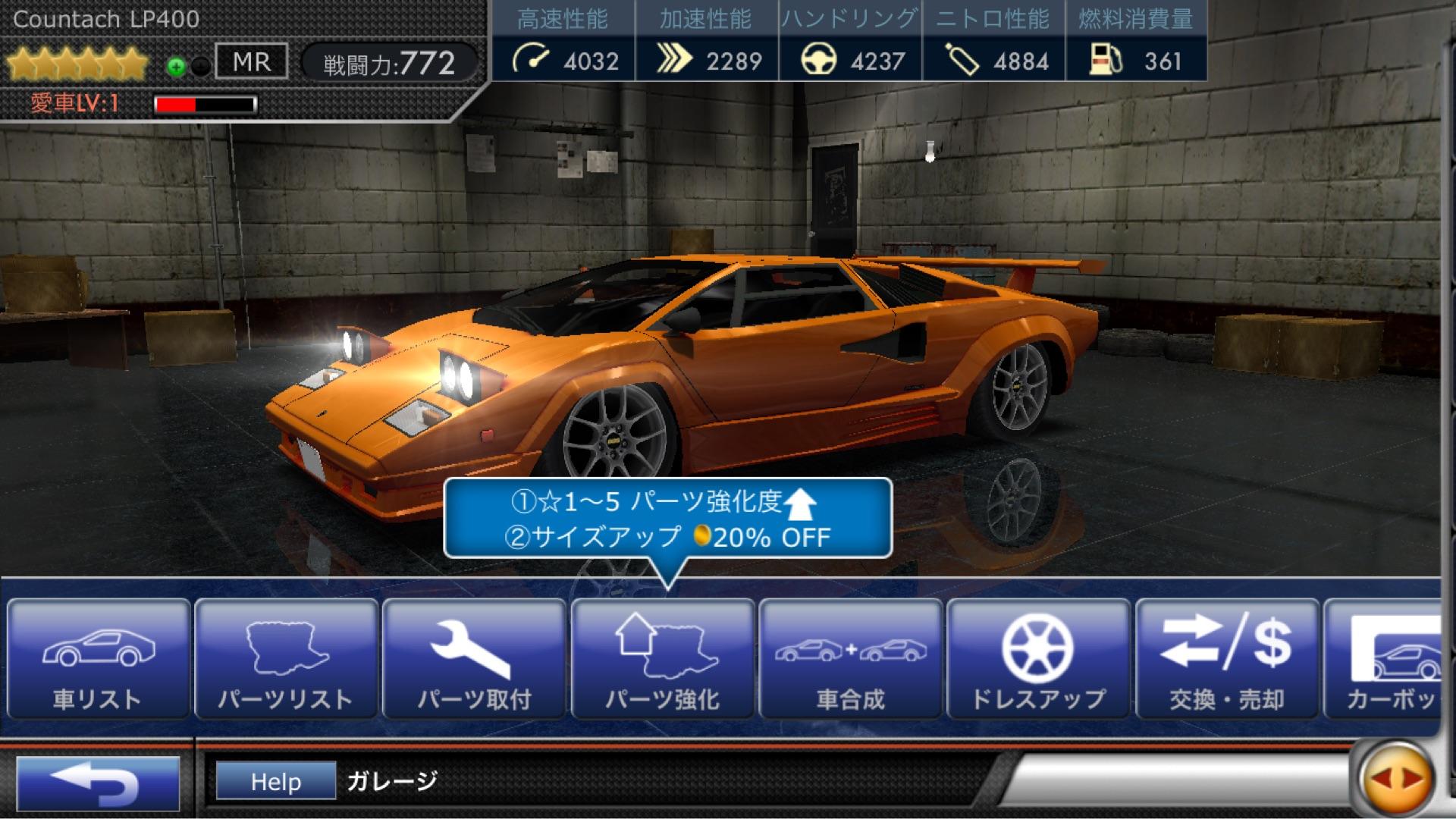This screenshot has height=819, width=1456.
Task: Click the parts upgrade promo tooltip
Action: pyautogui.click(x=667, y=519)
